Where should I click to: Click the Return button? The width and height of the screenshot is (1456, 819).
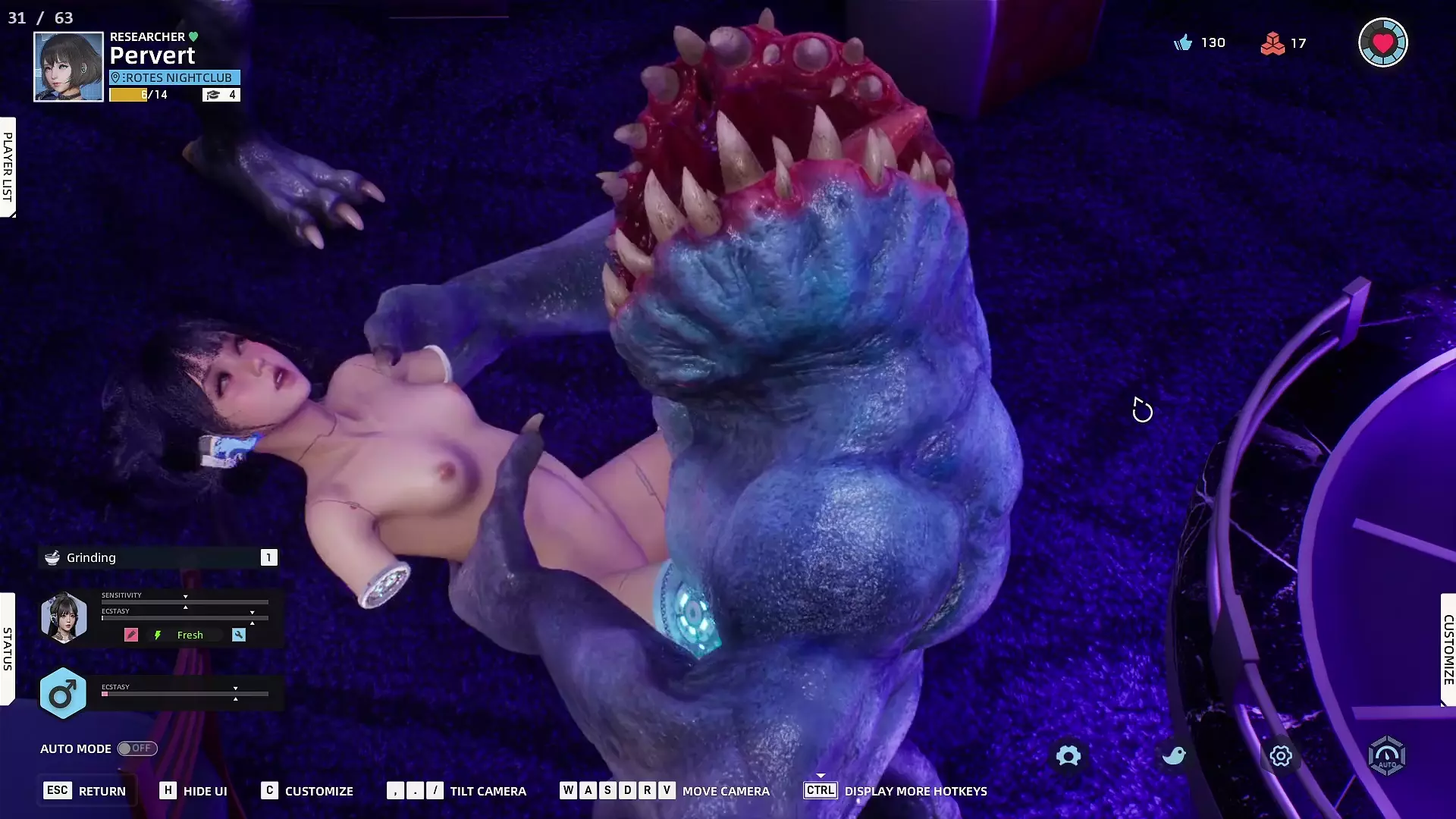(85, 791)
